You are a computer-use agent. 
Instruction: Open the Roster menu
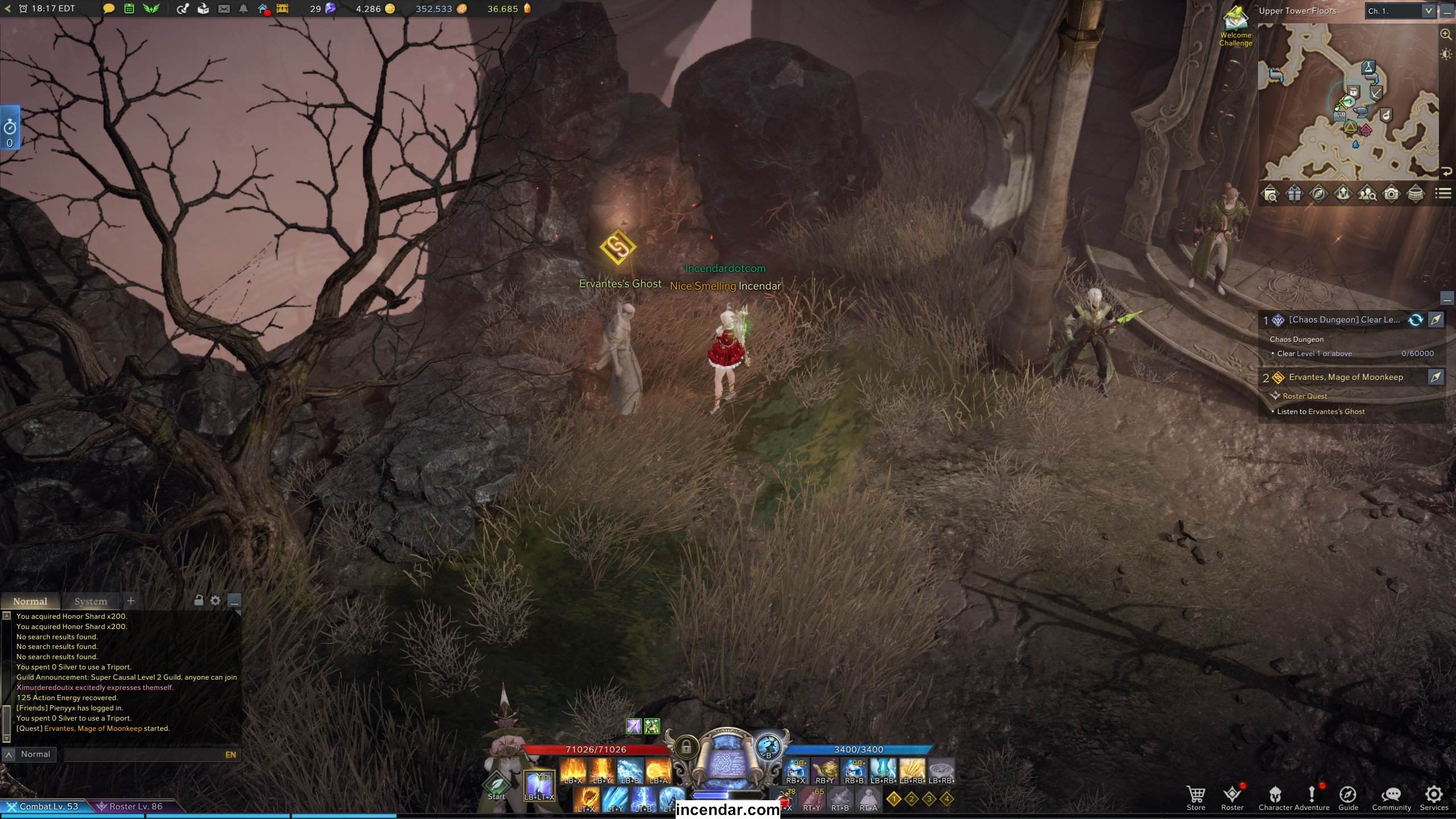click(1232, 797)
